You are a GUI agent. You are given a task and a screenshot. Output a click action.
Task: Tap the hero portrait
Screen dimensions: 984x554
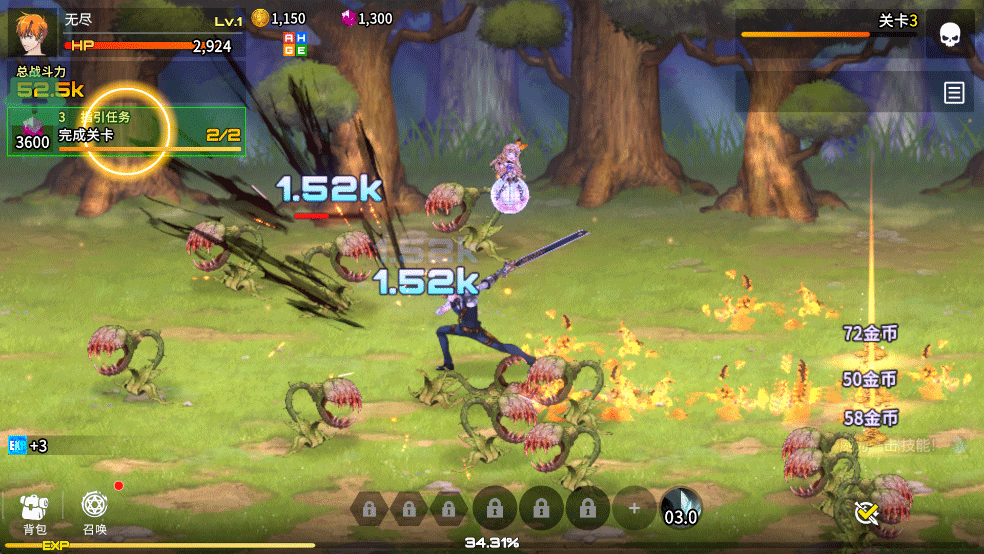point(32,31)
